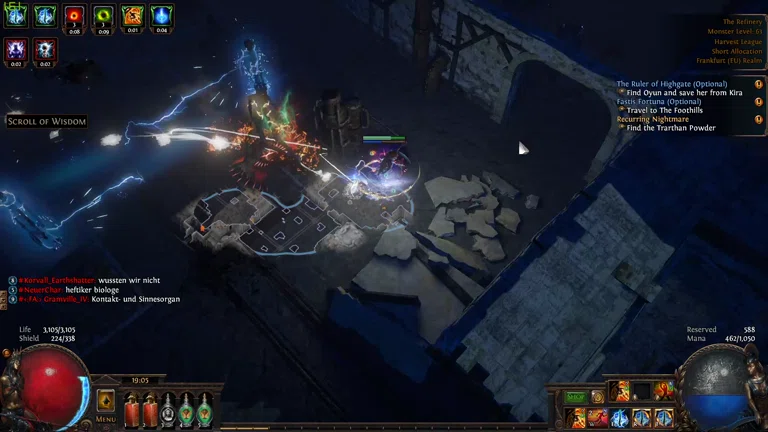Click the round gold emblem beside Shop

598,397
